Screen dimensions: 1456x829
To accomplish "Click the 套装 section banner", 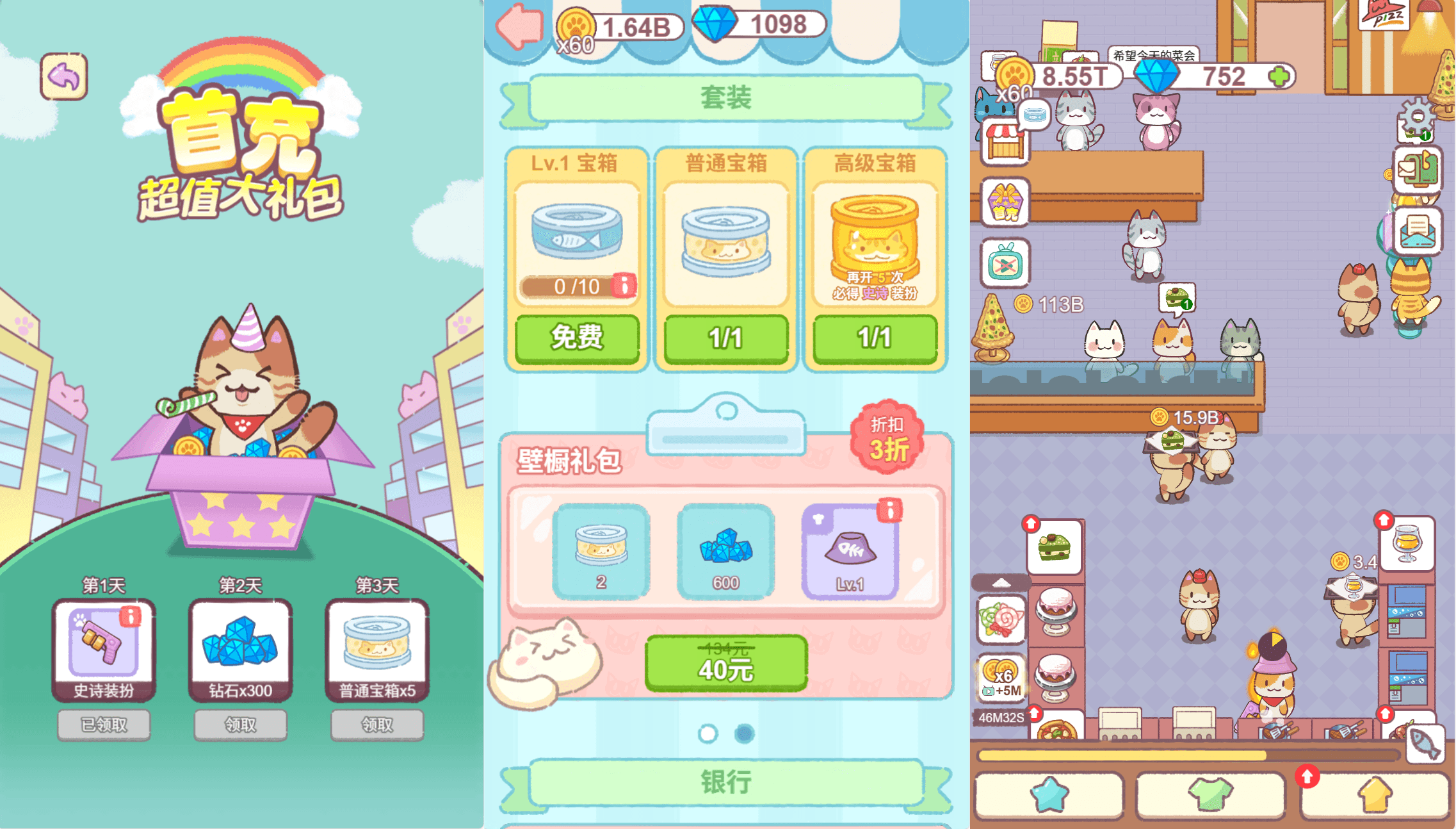I will [725, 97].
